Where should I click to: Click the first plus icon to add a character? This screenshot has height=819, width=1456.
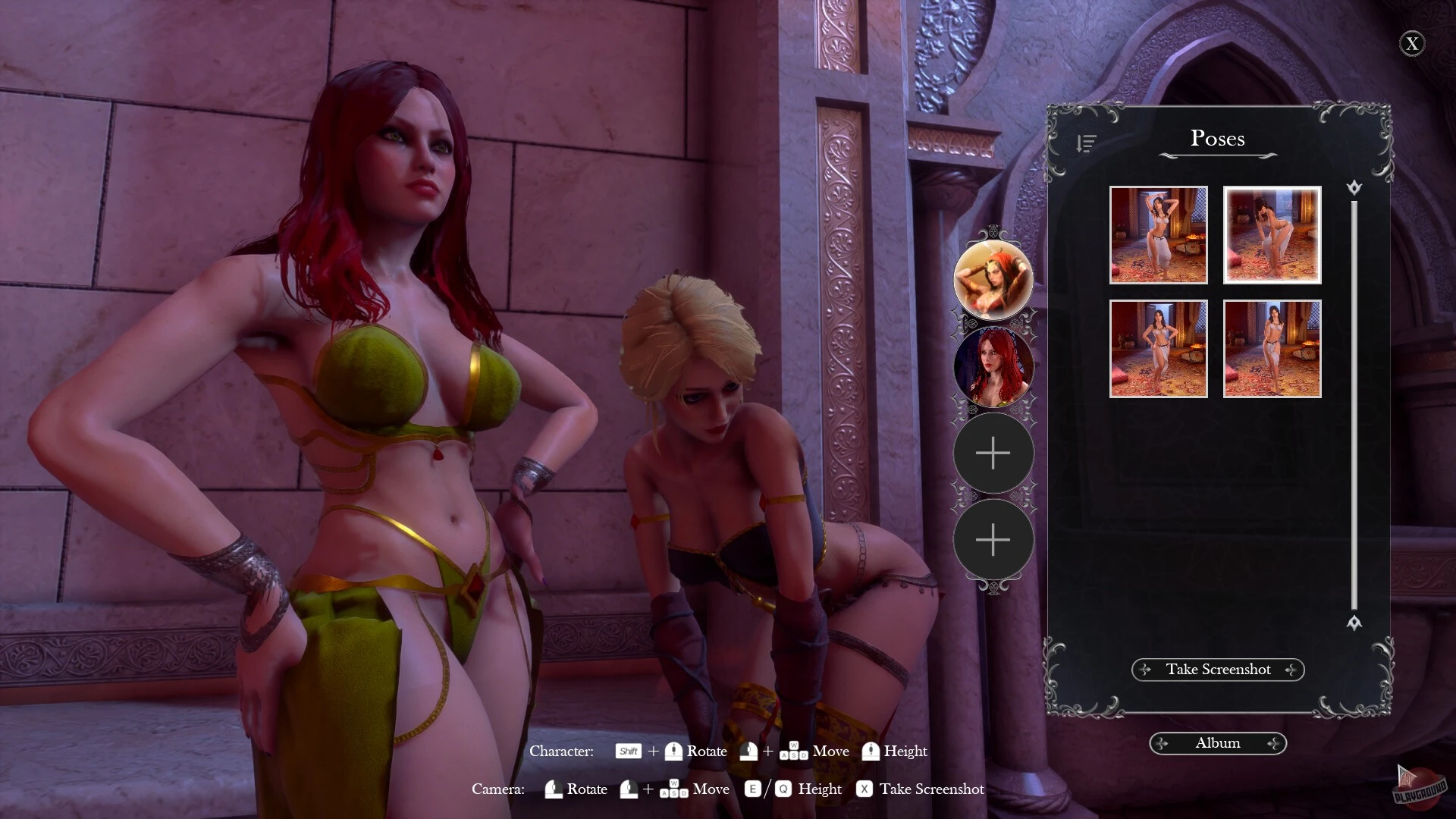pos(993,453)
